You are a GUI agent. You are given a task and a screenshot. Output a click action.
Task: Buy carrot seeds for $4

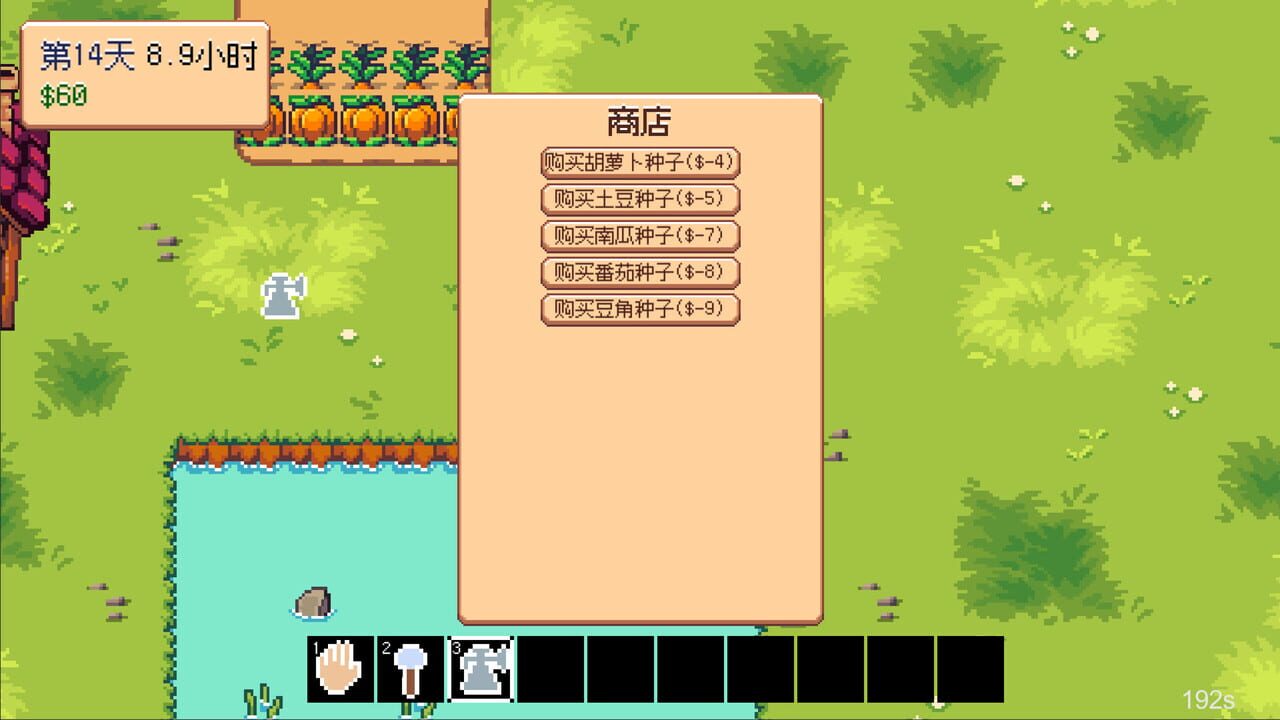(x=640, y=163)
